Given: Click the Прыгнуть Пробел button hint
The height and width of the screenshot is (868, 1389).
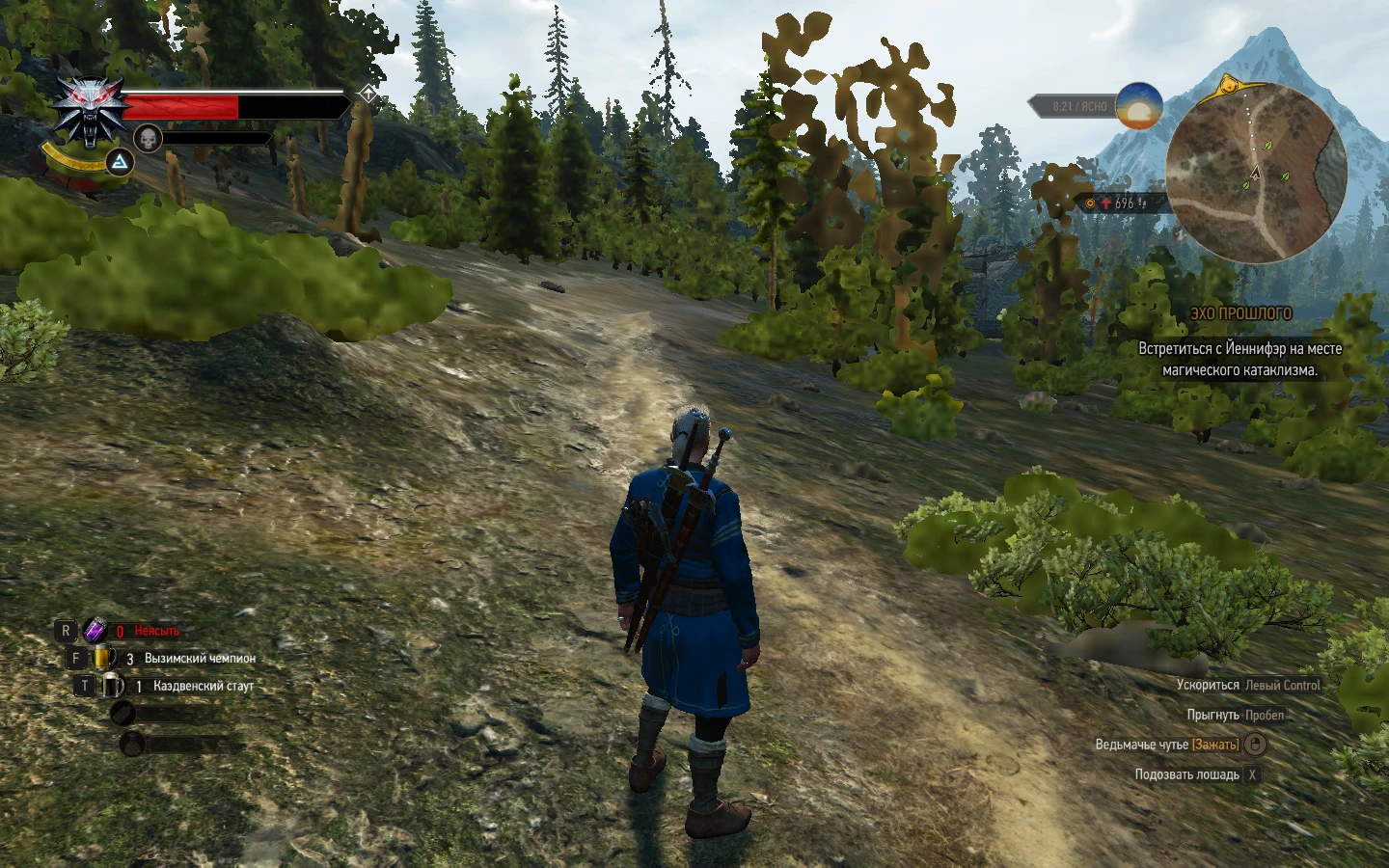Looking at the screenshot, I should point(1237,715).
